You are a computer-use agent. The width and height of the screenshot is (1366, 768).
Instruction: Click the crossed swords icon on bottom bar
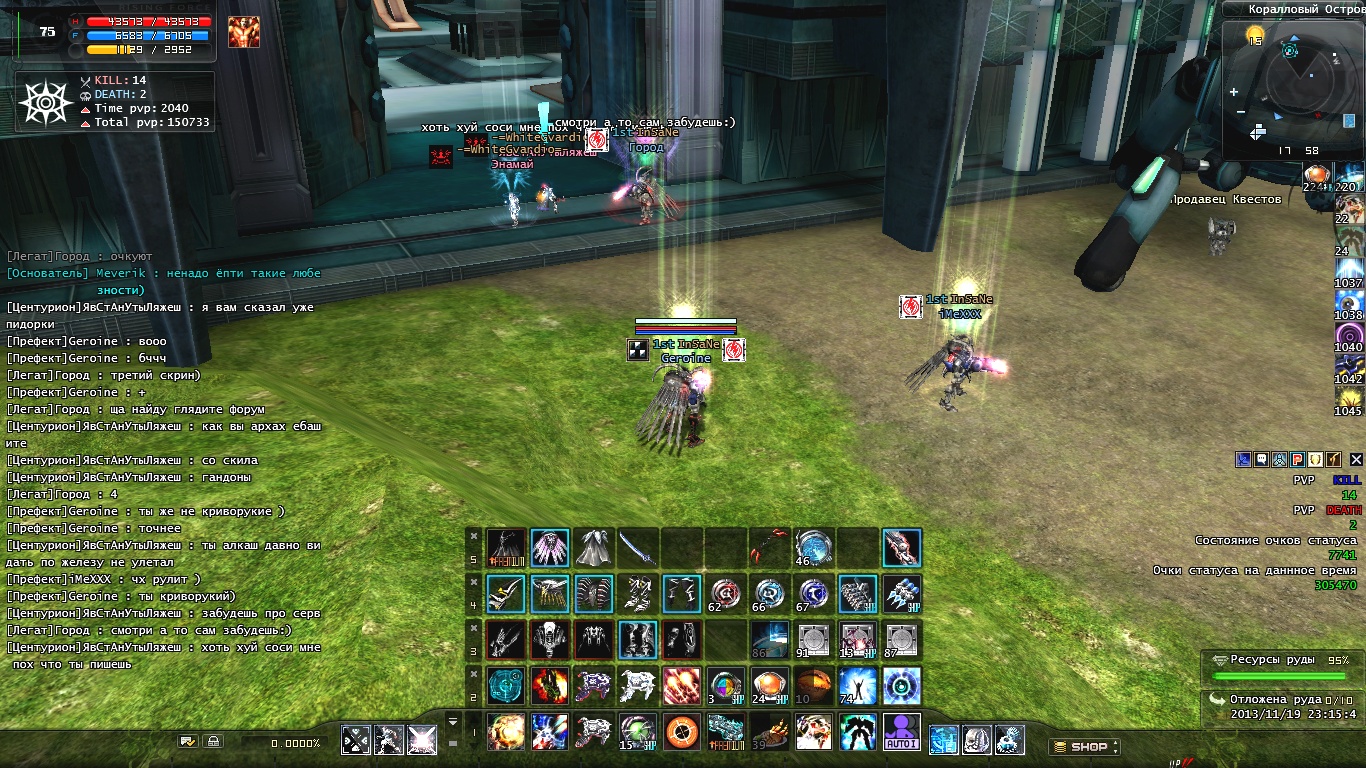[x=356, y=740]
